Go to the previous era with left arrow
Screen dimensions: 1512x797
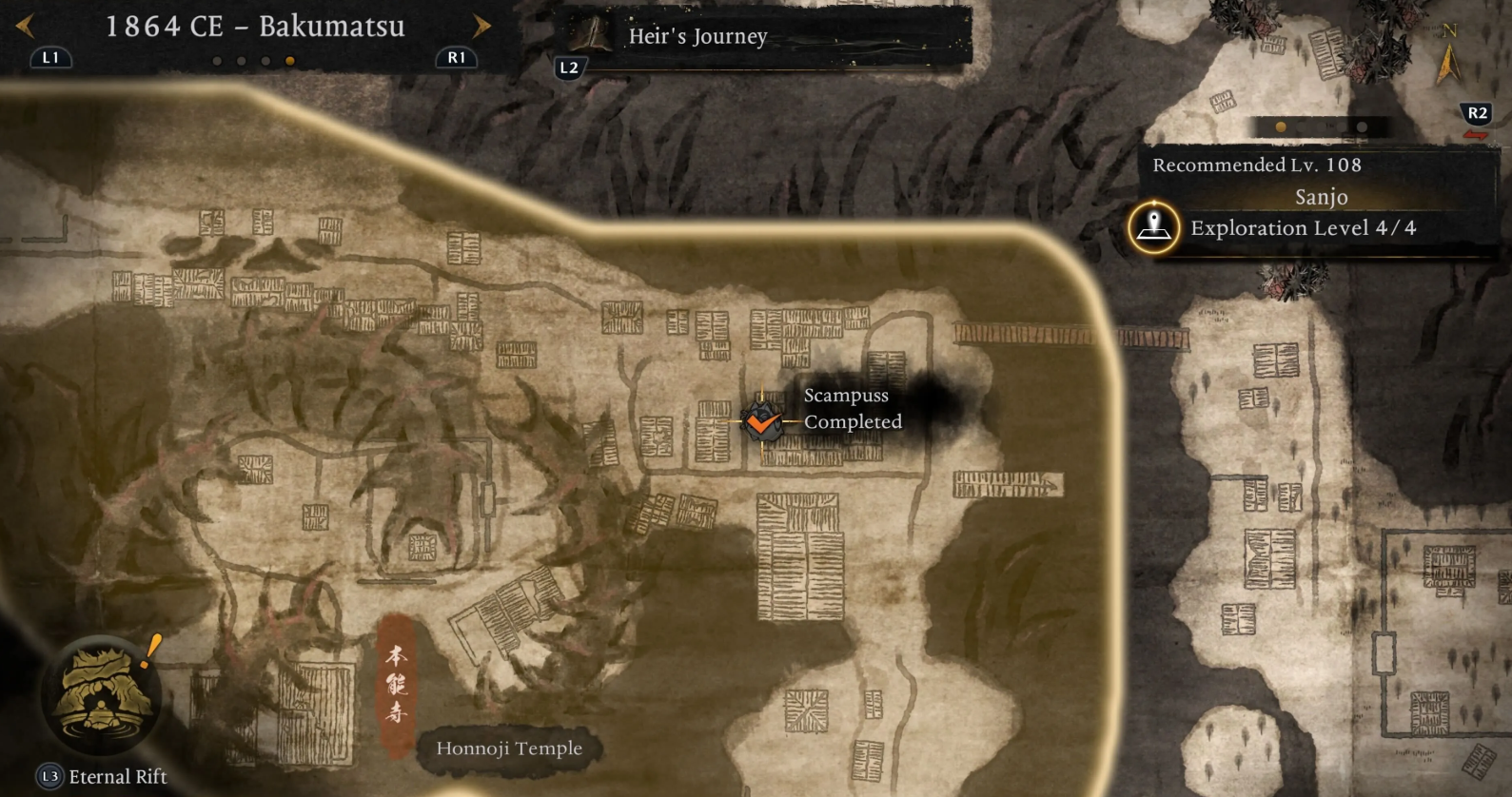[26, 27]
